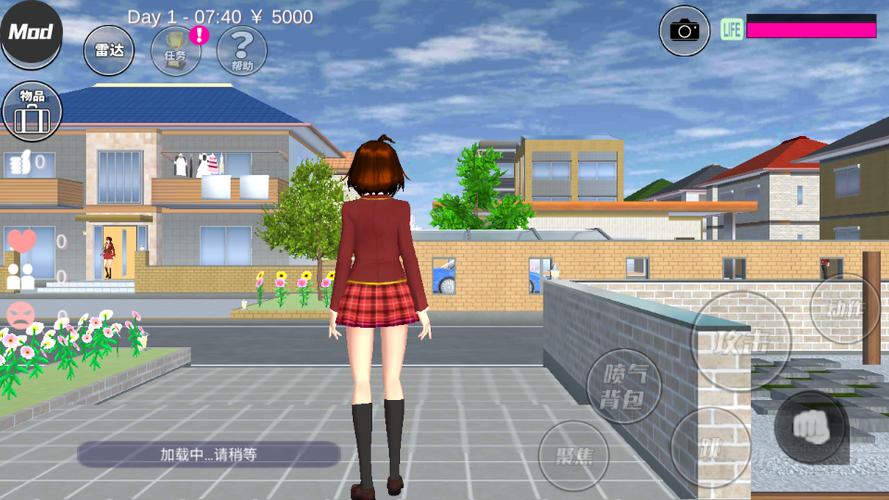Tap the 聚焦 focus button
889x500 pixels.
[574, 455]
